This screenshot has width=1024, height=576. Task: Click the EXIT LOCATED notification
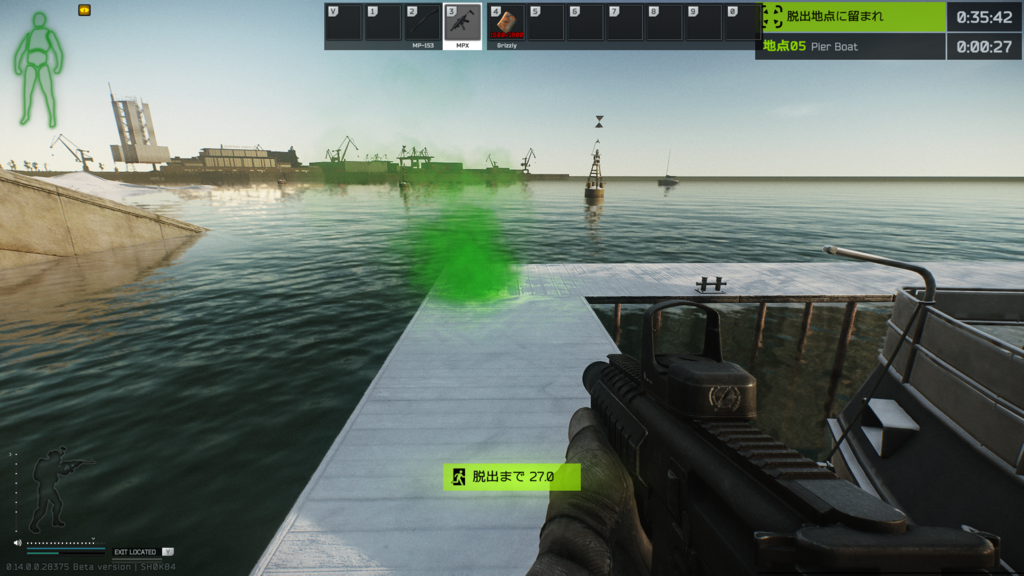pos(135,552)
